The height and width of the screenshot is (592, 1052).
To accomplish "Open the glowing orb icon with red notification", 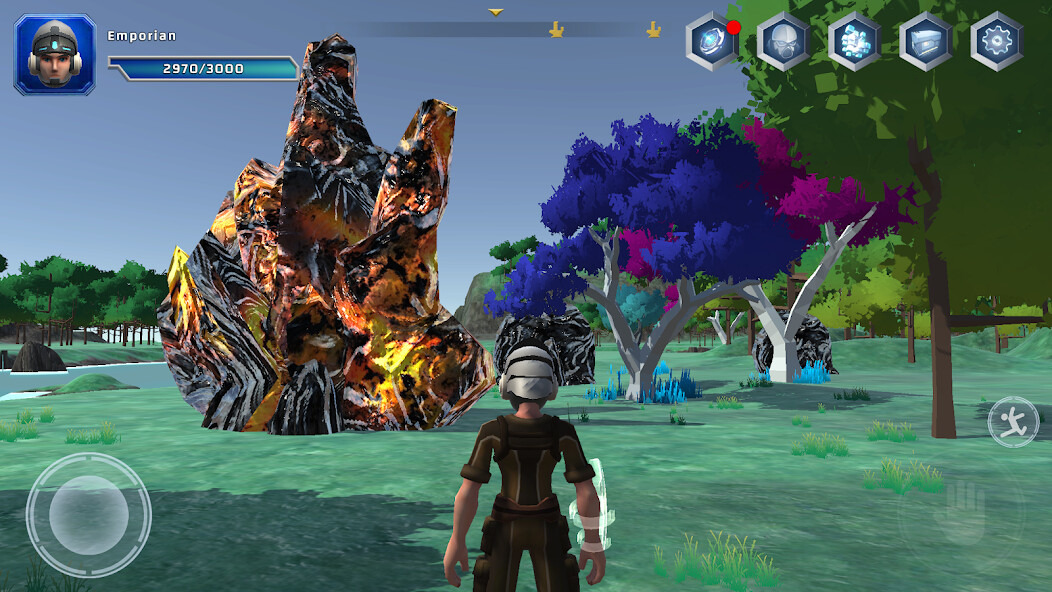I will click(711, 42).
